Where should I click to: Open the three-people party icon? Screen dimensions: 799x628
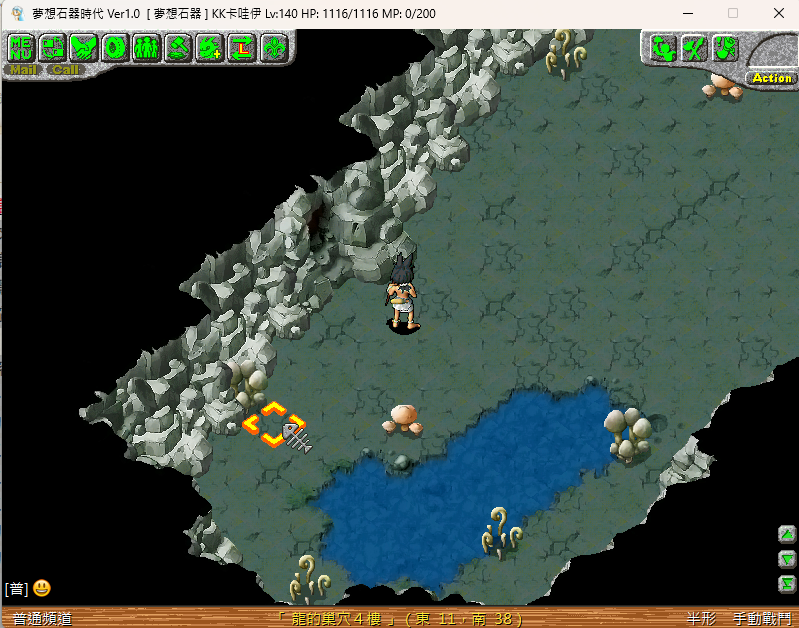pos(146,47)
